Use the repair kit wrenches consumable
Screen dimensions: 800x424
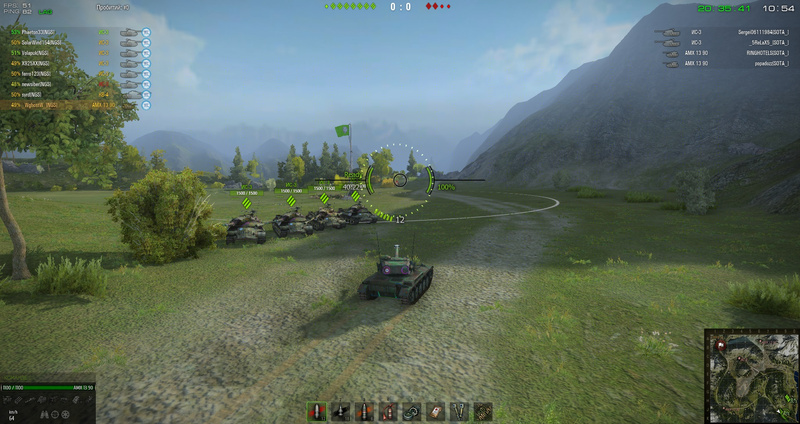tap(459, 411)
